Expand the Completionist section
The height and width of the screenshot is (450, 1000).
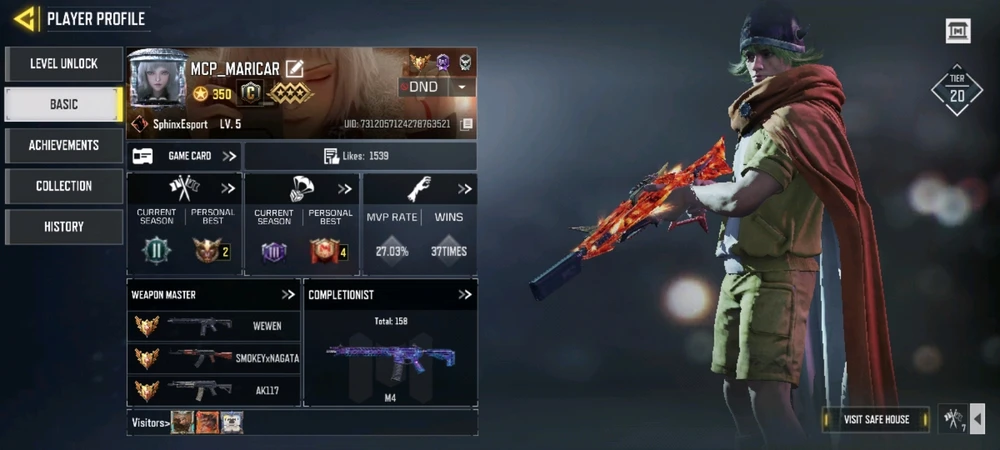coord(465,295)
